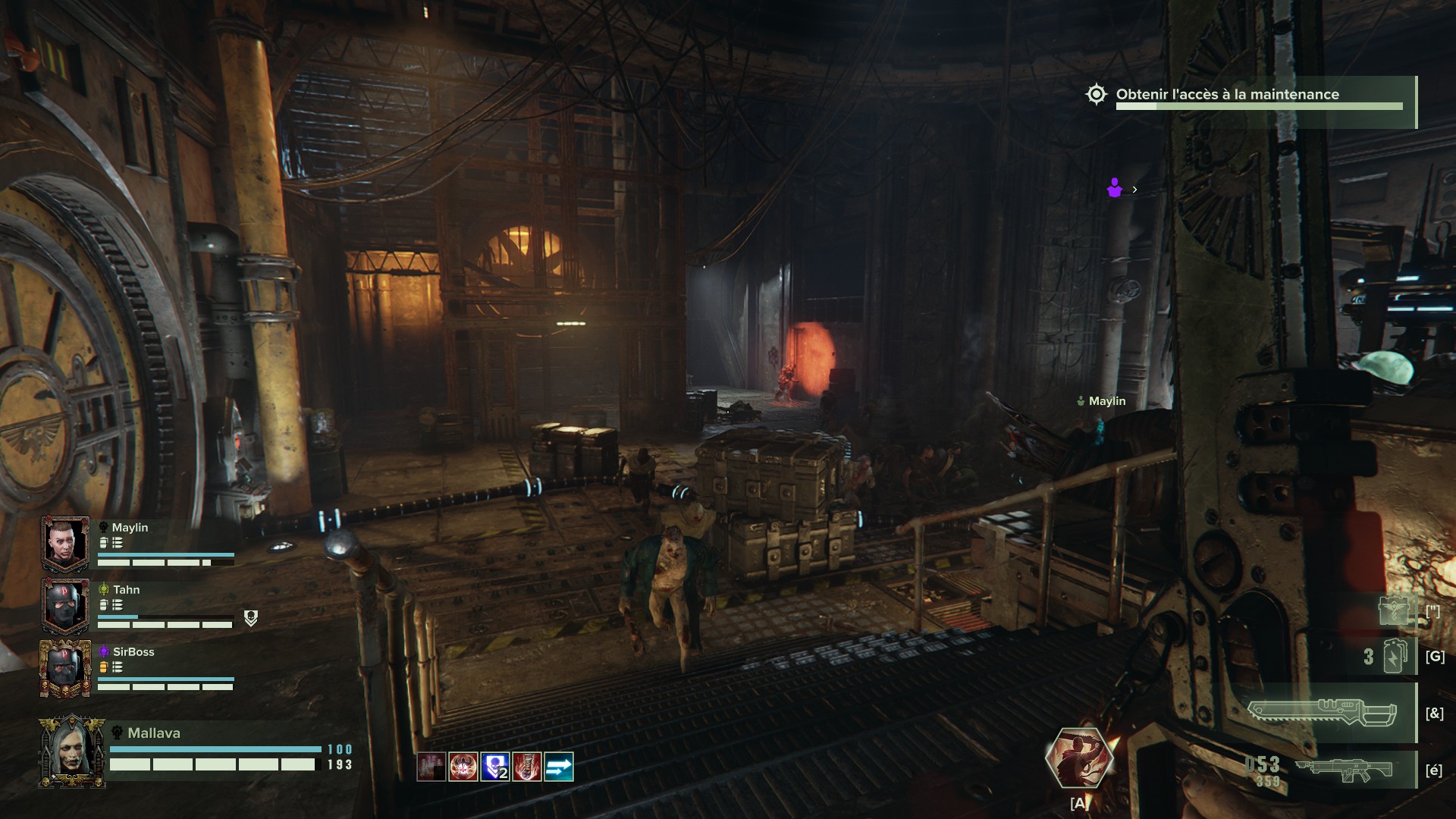Click the shield badge icon beside Tahn
Viewport: 1456px width, 819px height.
click(251, 619)
